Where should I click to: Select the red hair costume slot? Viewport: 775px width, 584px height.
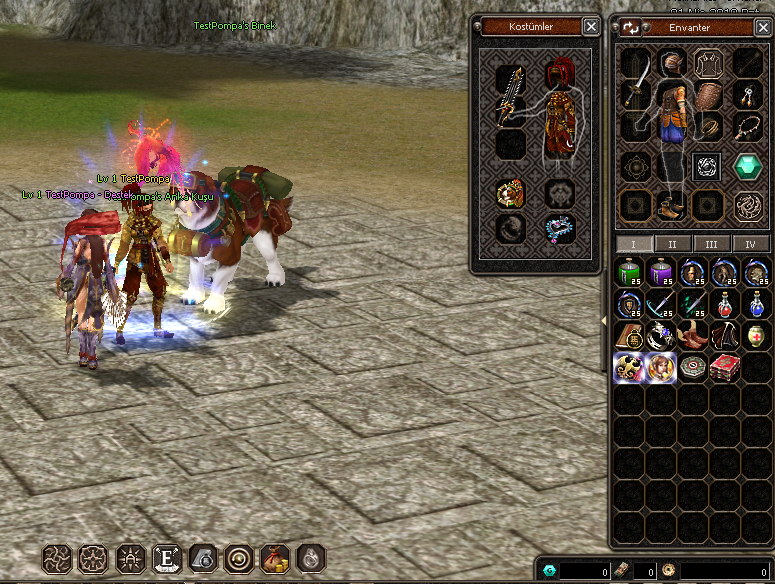tap(559, 74)
